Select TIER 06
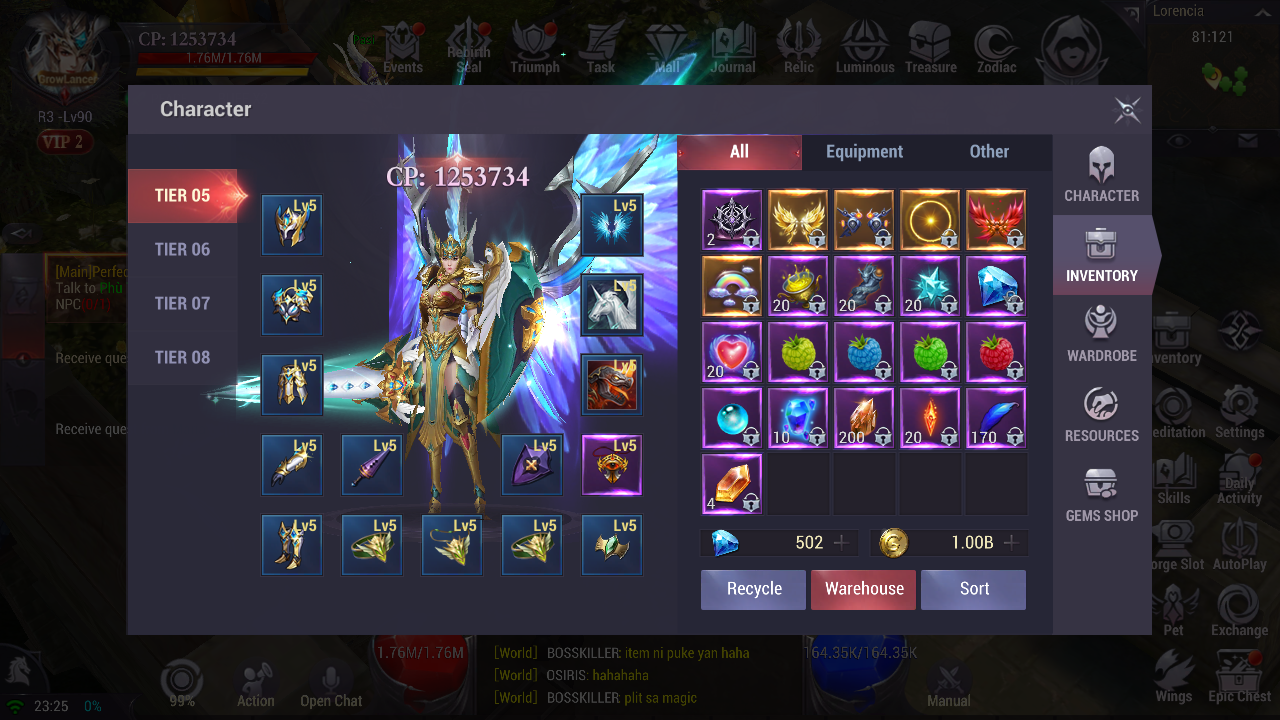The image size is (1280, 720). 183,249
